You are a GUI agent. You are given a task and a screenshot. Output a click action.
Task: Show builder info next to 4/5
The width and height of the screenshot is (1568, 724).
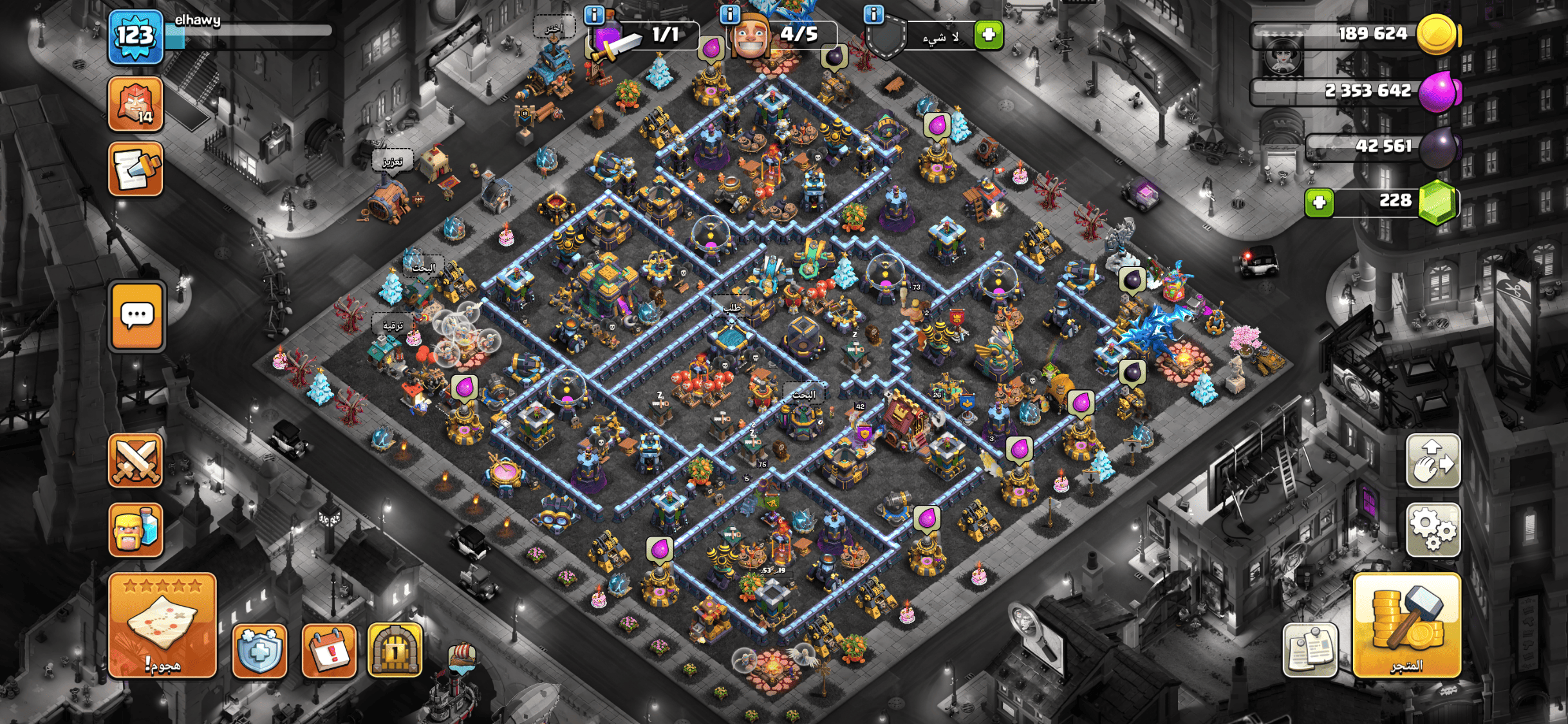[729, 14]
